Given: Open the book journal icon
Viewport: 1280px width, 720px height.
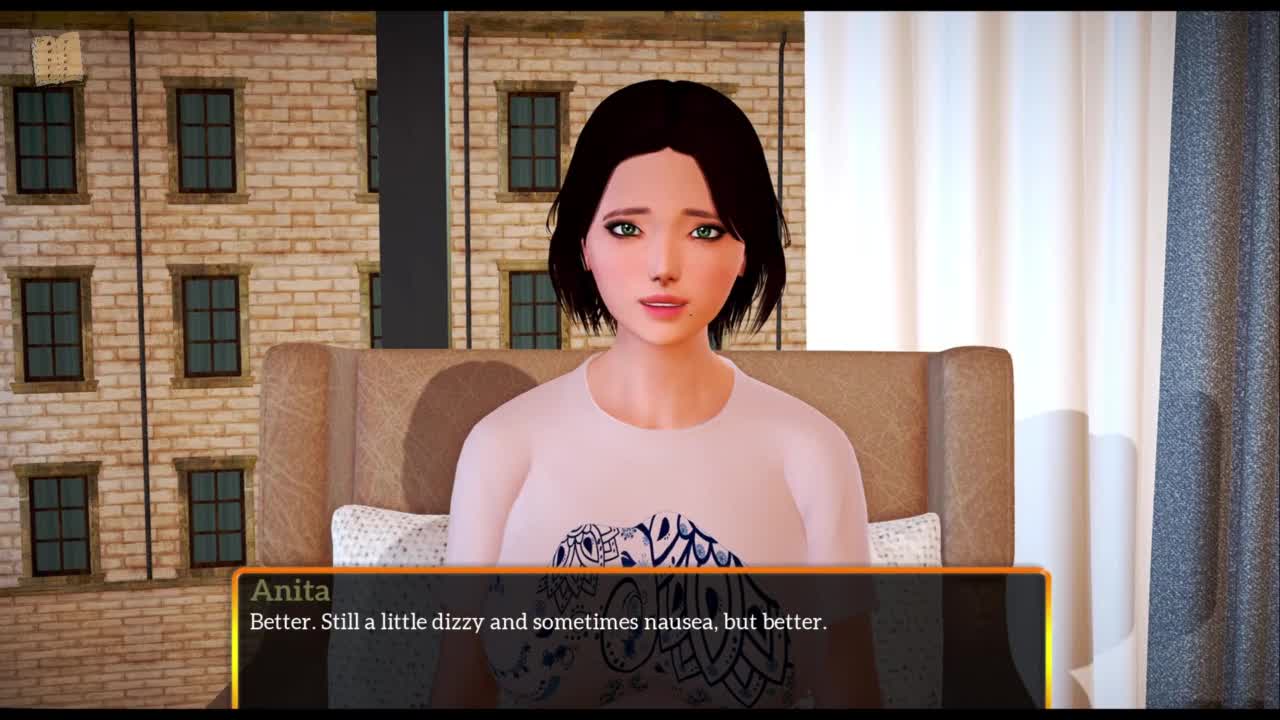Looking at the screenshot, I should [x=57, y=59].
